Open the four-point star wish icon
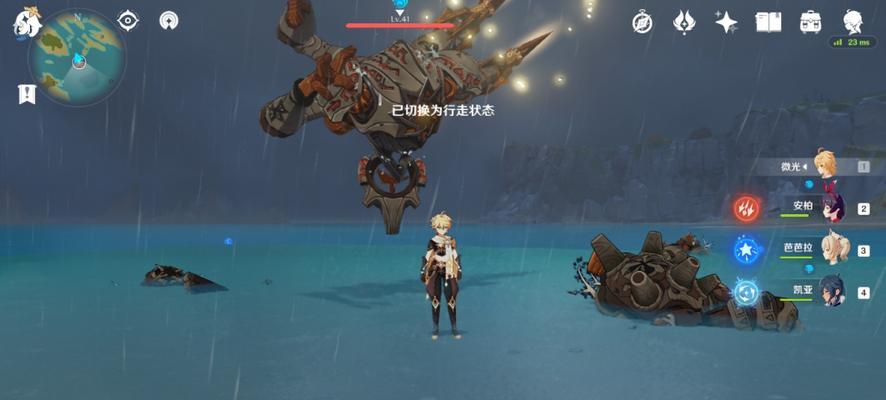This screenshot has height=400, width=886. [x=726, y=22]
